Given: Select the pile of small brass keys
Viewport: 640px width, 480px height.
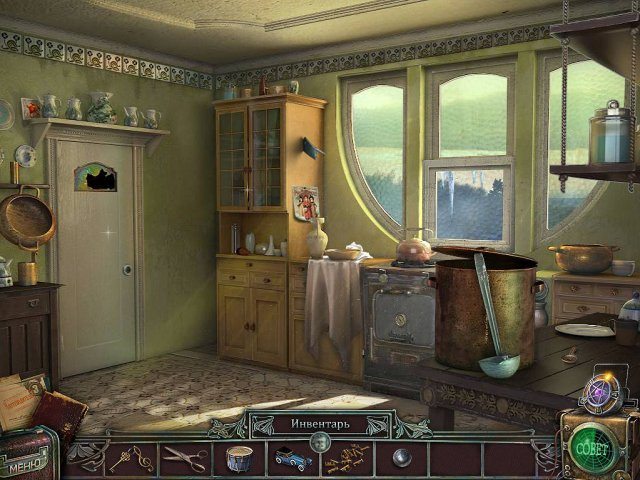Looking at the screenshot, I should (346, 460).
